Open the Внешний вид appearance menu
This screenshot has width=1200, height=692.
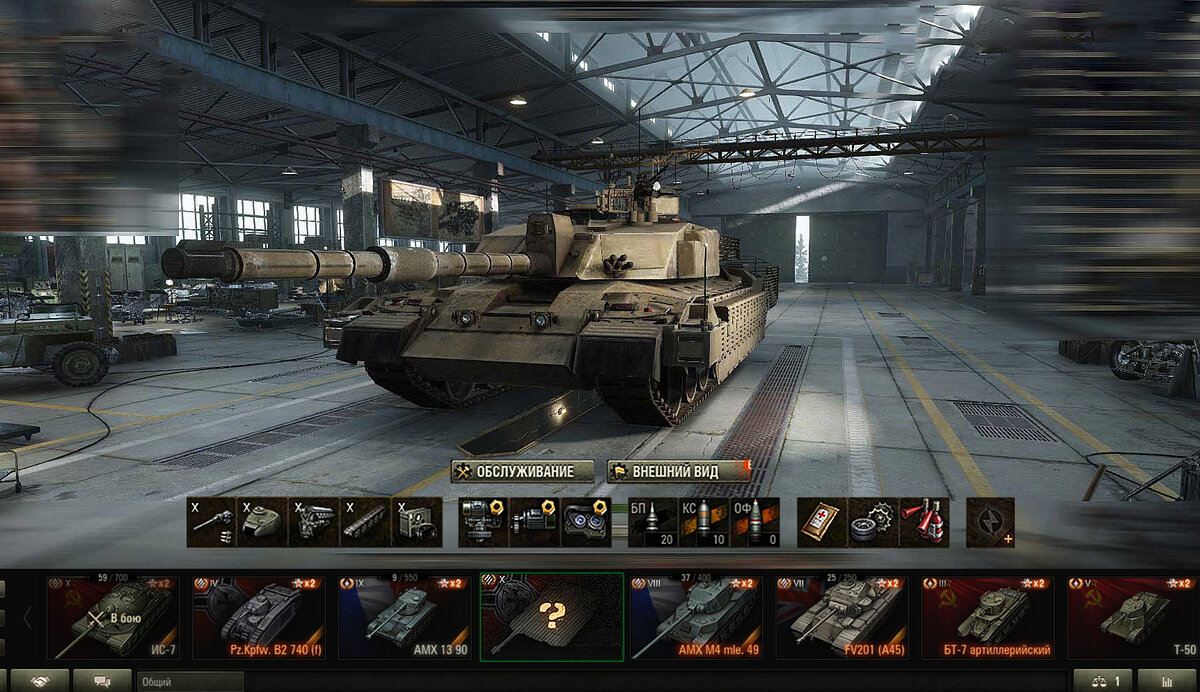pyautogui.click(x=678, y=471)
